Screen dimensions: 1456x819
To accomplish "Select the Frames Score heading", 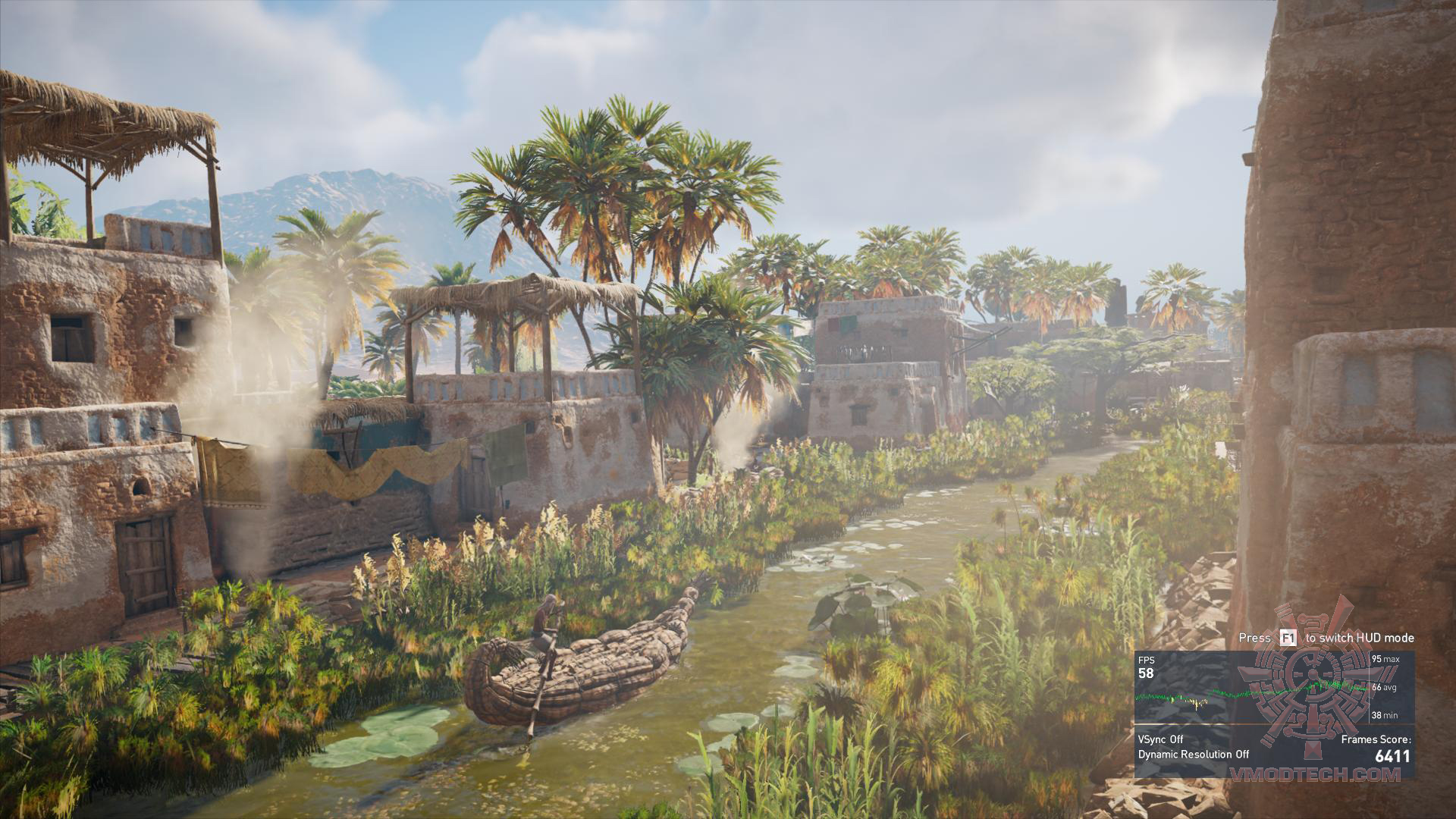I will point(1395,739).
